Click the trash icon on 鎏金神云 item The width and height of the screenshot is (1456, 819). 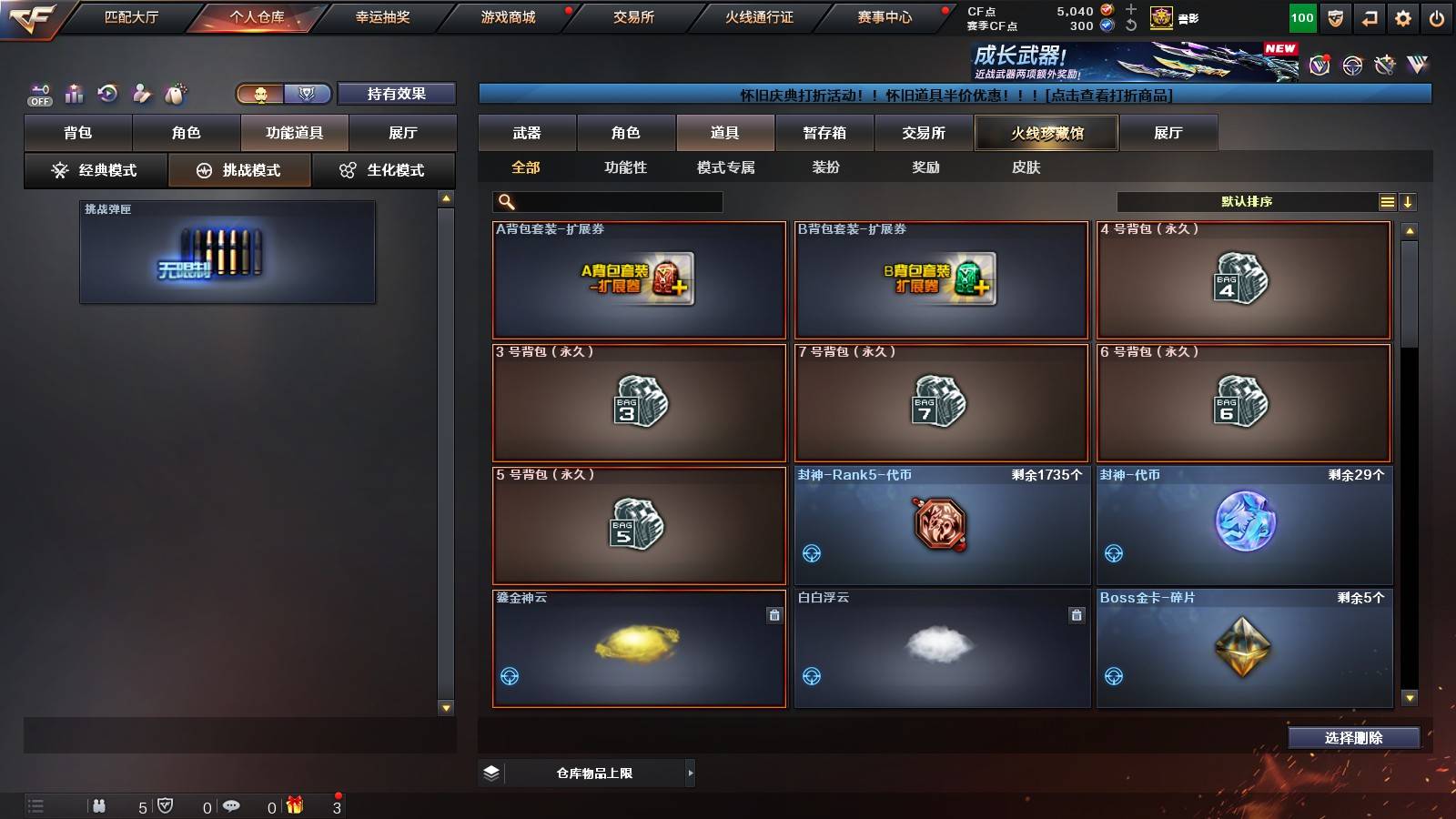pos(773,615)
